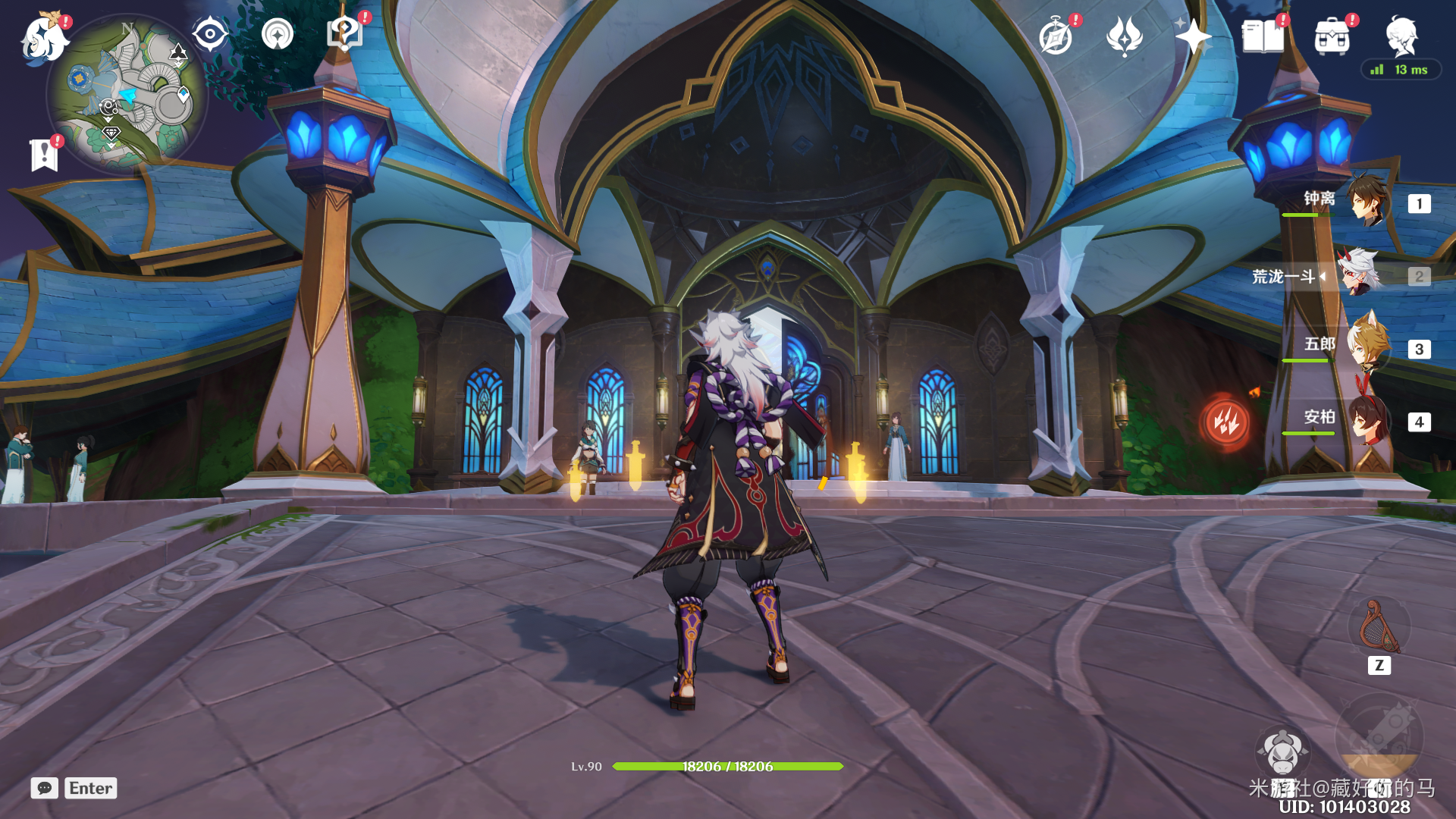
Task: Open the book-shaped handbook icon
Action: coord(1263,36)
